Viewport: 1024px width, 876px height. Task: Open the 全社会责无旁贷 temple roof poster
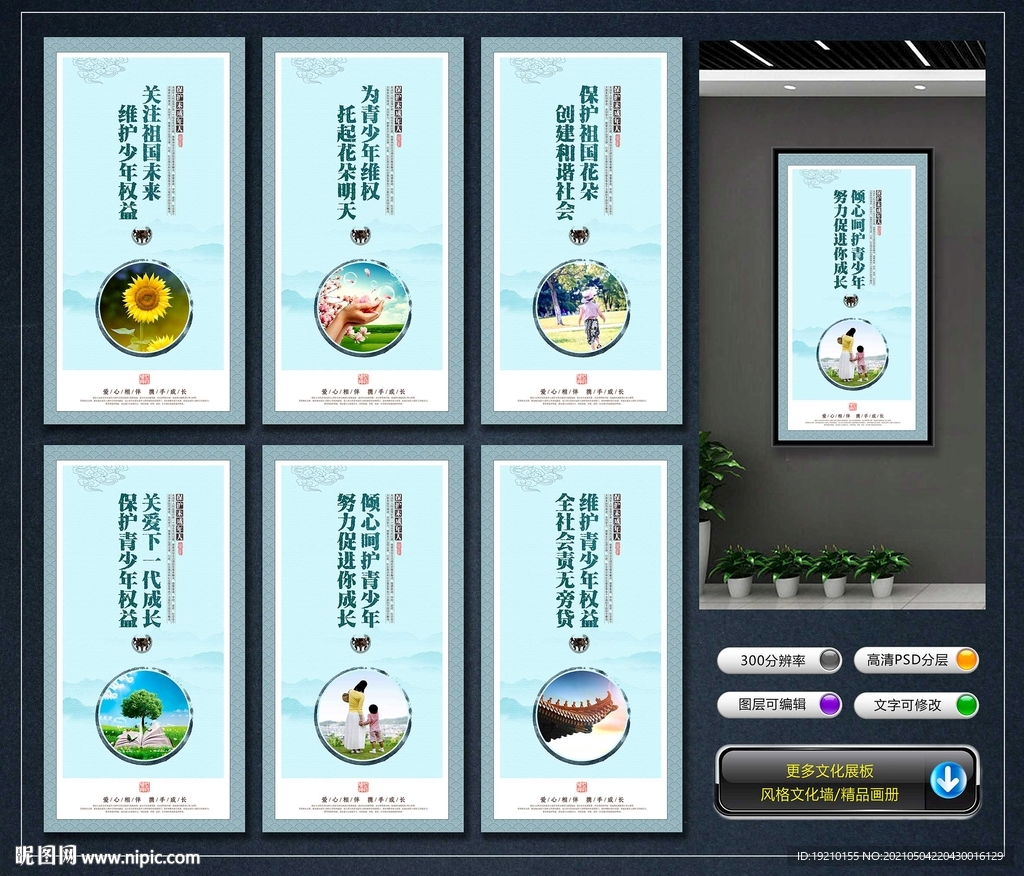(x=581, y=638)
